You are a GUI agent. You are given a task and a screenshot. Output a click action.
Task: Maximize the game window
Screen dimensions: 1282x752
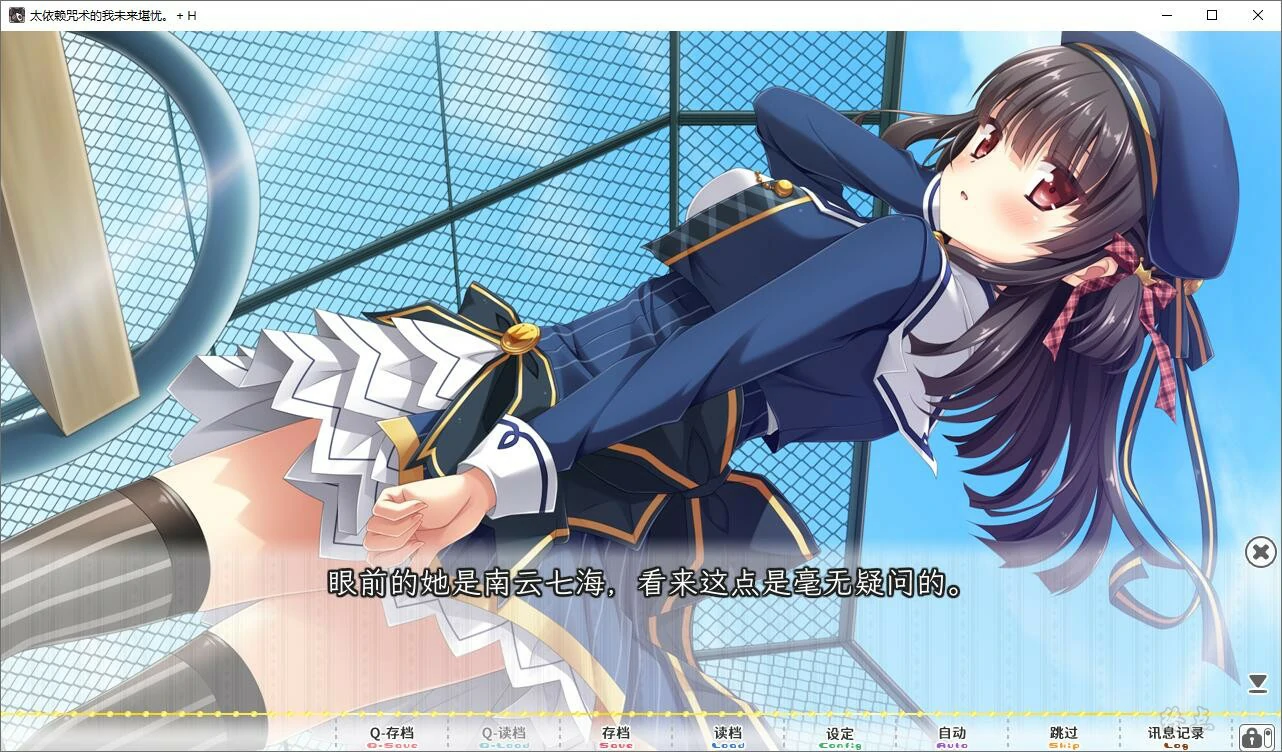(x=1212, y=15)
